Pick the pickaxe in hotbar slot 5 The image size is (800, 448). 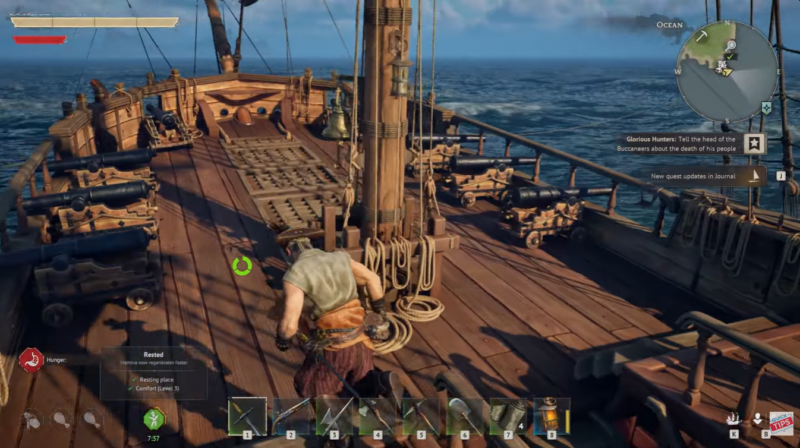[x=421, y=415]
